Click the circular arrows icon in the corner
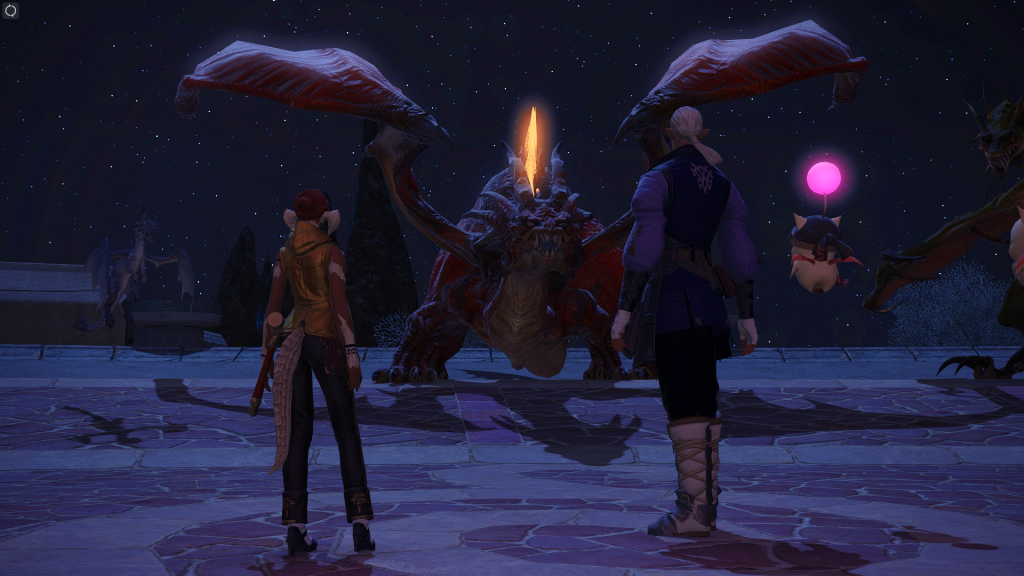The image size is (1024, 576). tap(11, 11)
